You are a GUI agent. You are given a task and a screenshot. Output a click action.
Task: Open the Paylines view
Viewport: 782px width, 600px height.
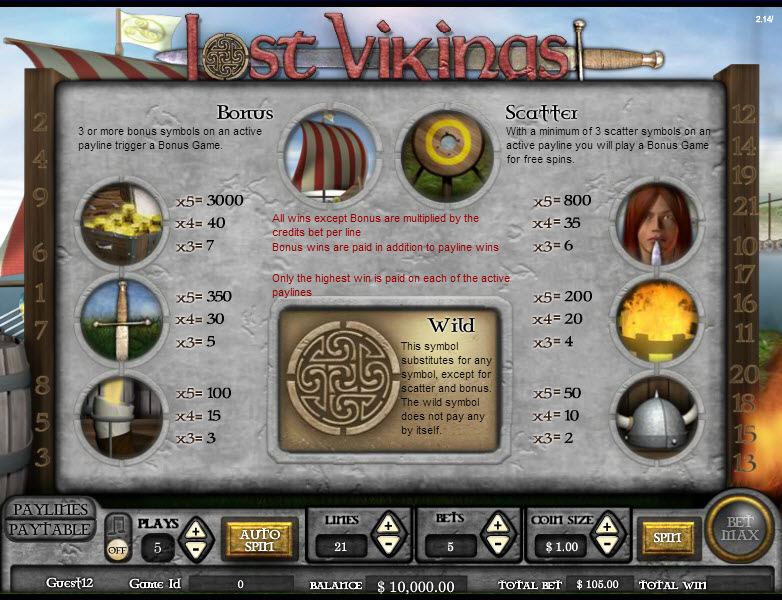click(x=50, y=510)
